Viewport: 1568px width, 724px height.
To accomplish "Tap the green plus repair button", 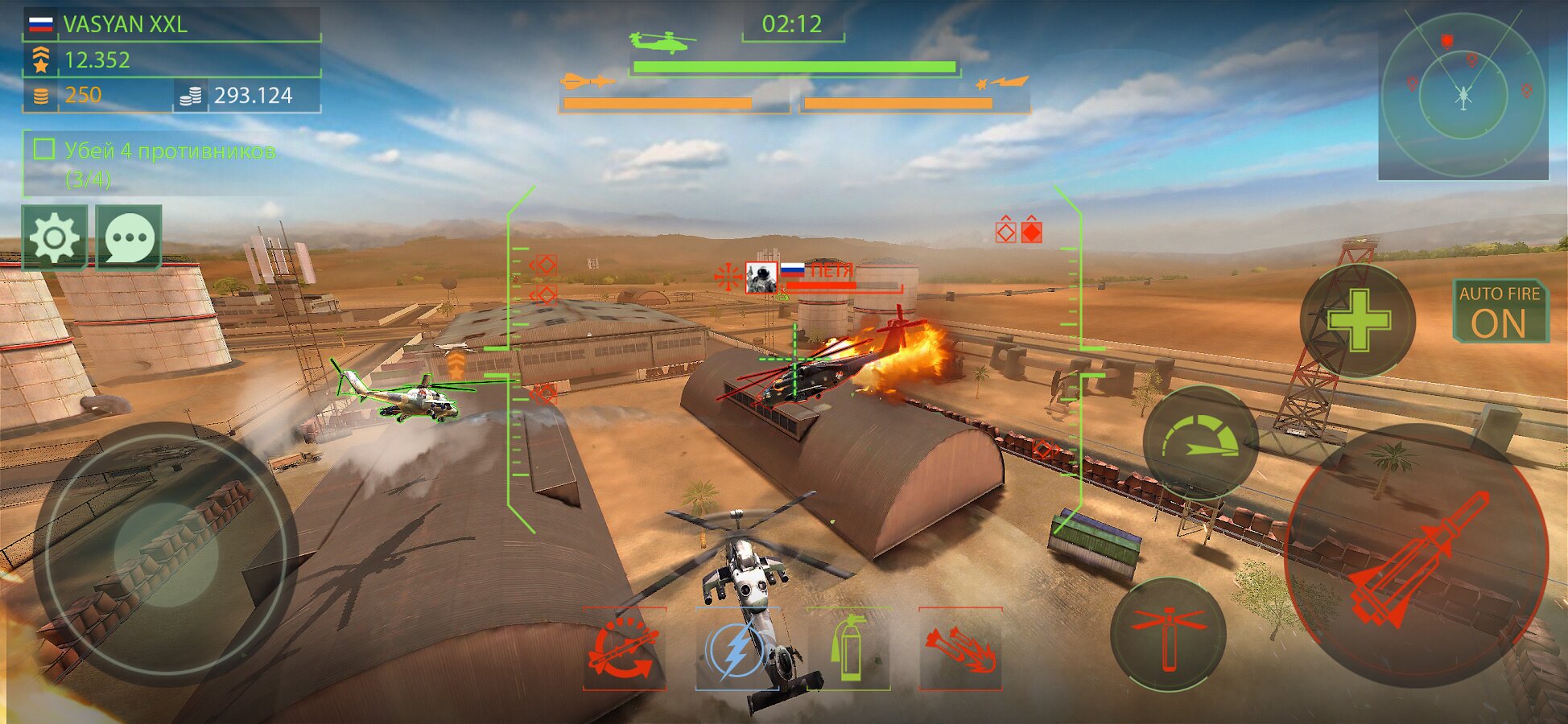I will click(x=1358, y=321).
